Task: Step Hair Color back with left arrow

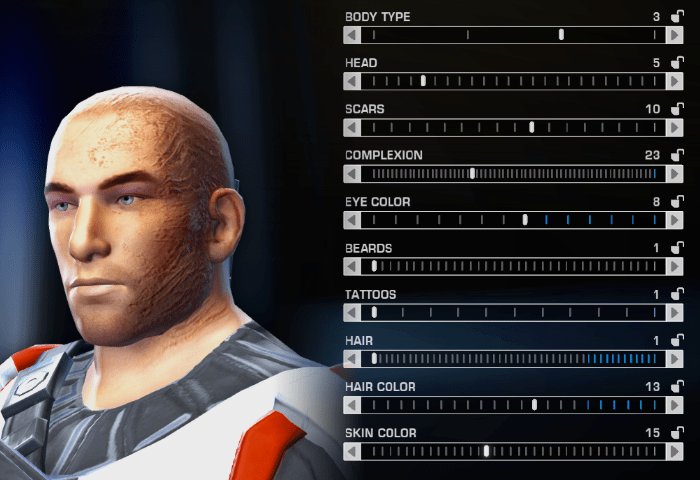Action: (351, 405)
